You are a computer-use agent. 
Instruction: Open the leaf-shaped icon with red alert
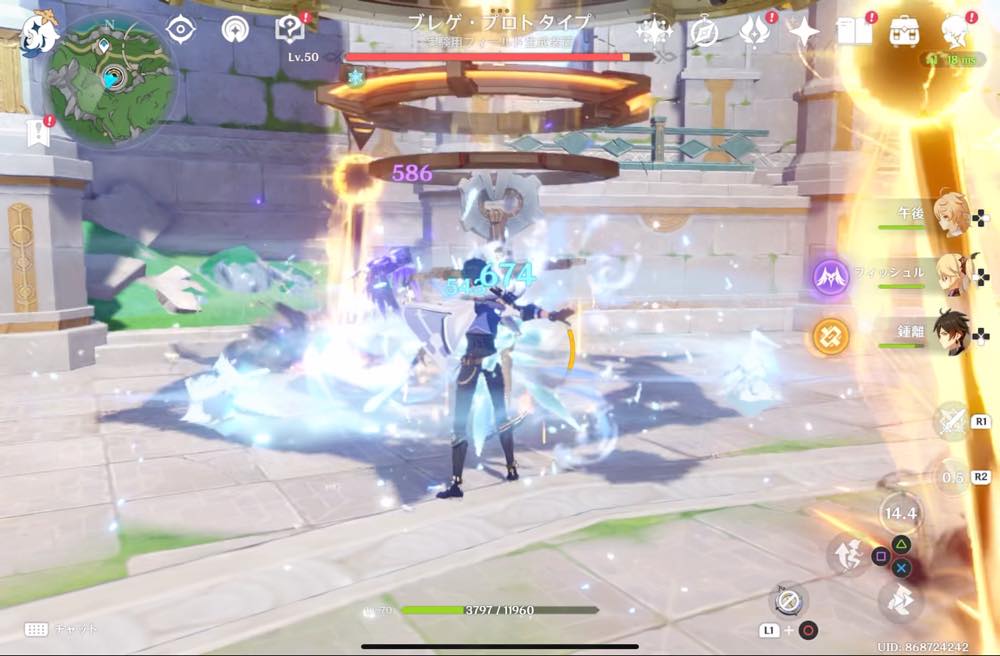tap(753, 32)
